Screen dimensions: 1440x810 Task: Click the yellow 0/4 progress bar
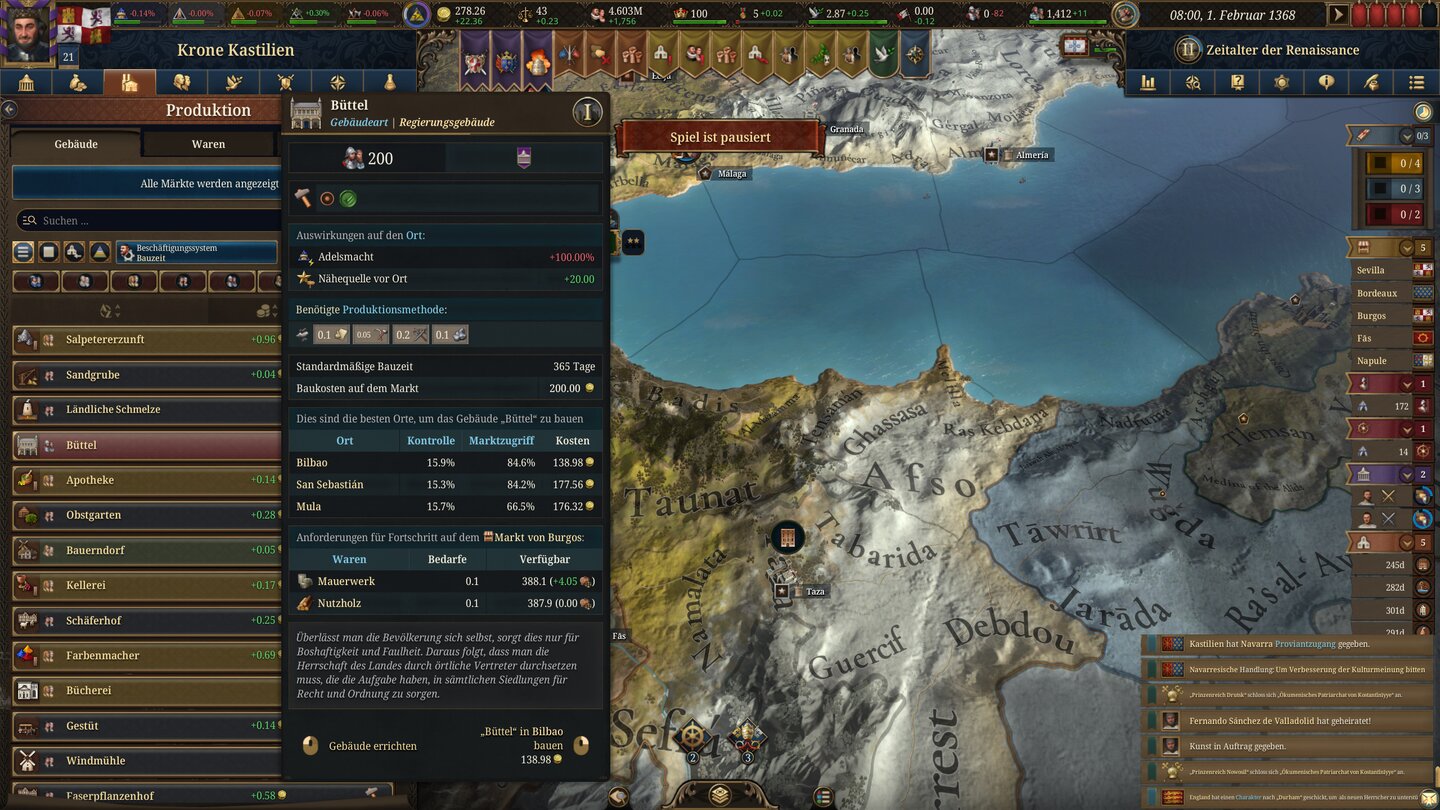coord(1395,163)
